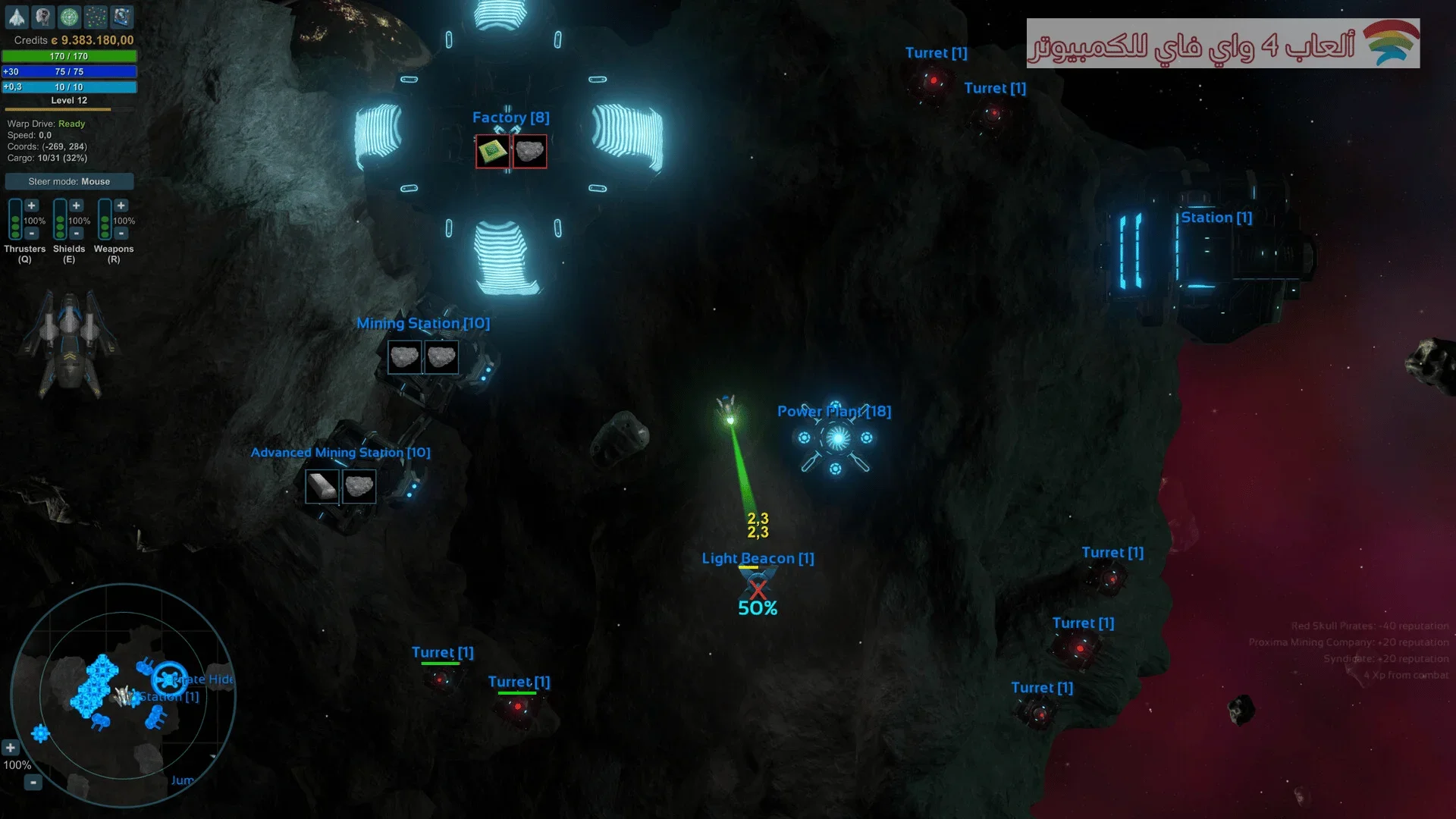Decrease Shields power with minus button
Viewport: 1456px width, 819px height.
coord(77,234)
